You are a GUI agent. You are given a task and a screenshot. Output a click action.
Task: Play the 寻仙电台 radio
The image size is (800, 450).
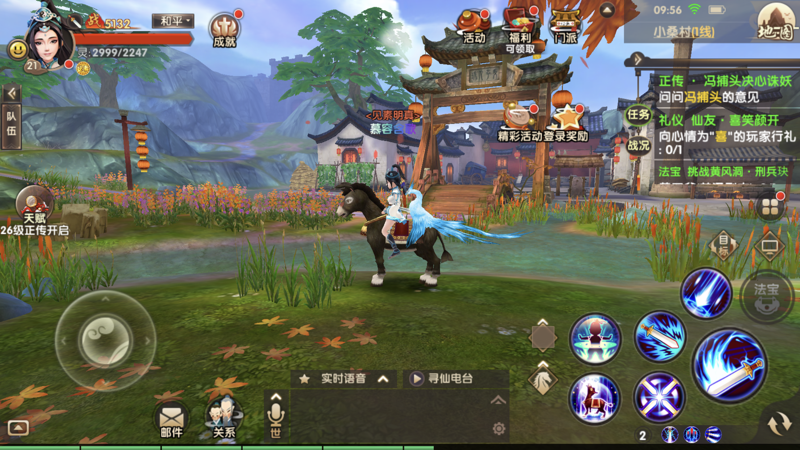click(441, 379)
